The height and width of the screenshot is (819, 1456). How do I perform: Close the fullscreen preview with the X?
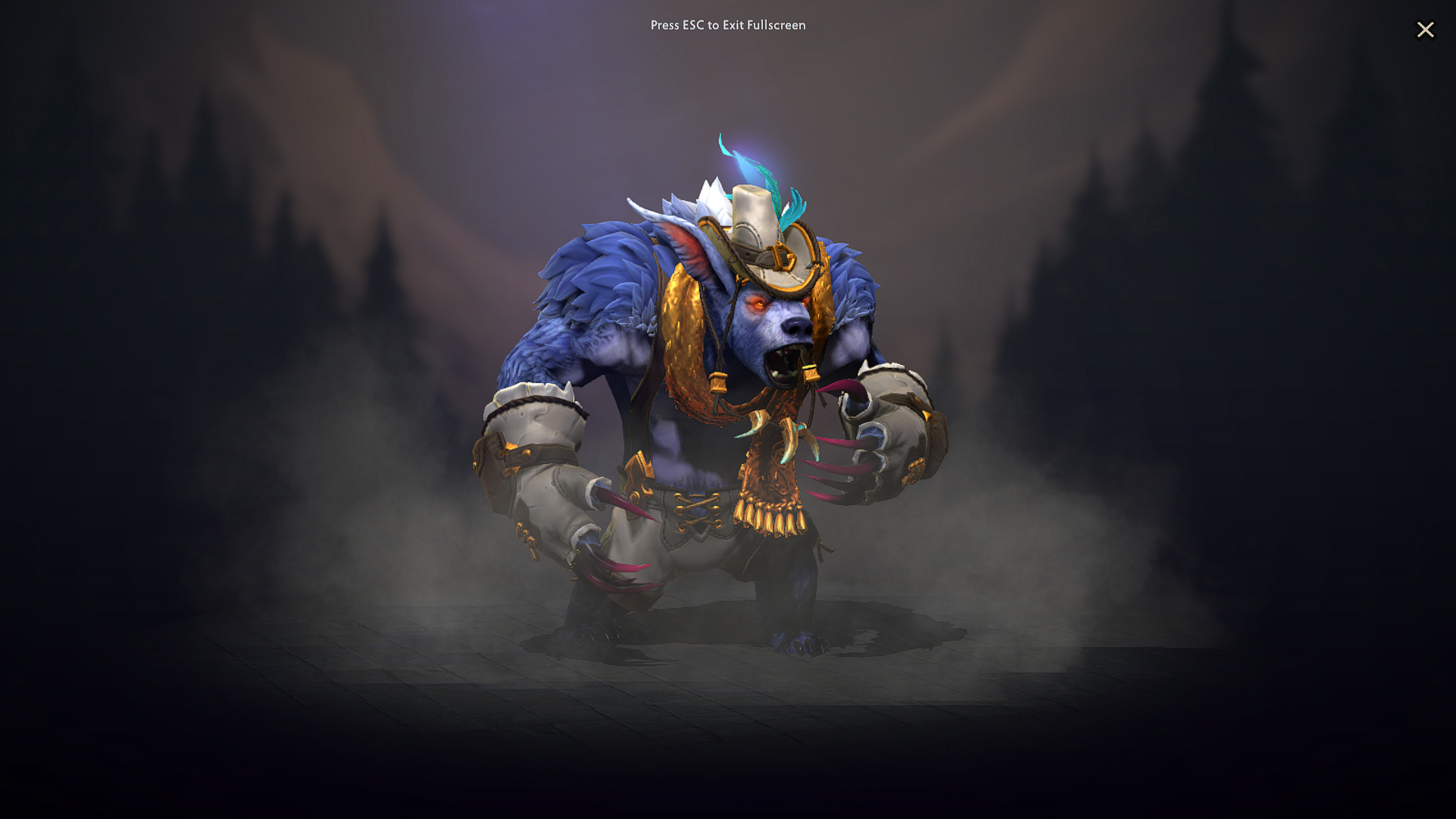pyautogui.click(x=1426, y=30)
